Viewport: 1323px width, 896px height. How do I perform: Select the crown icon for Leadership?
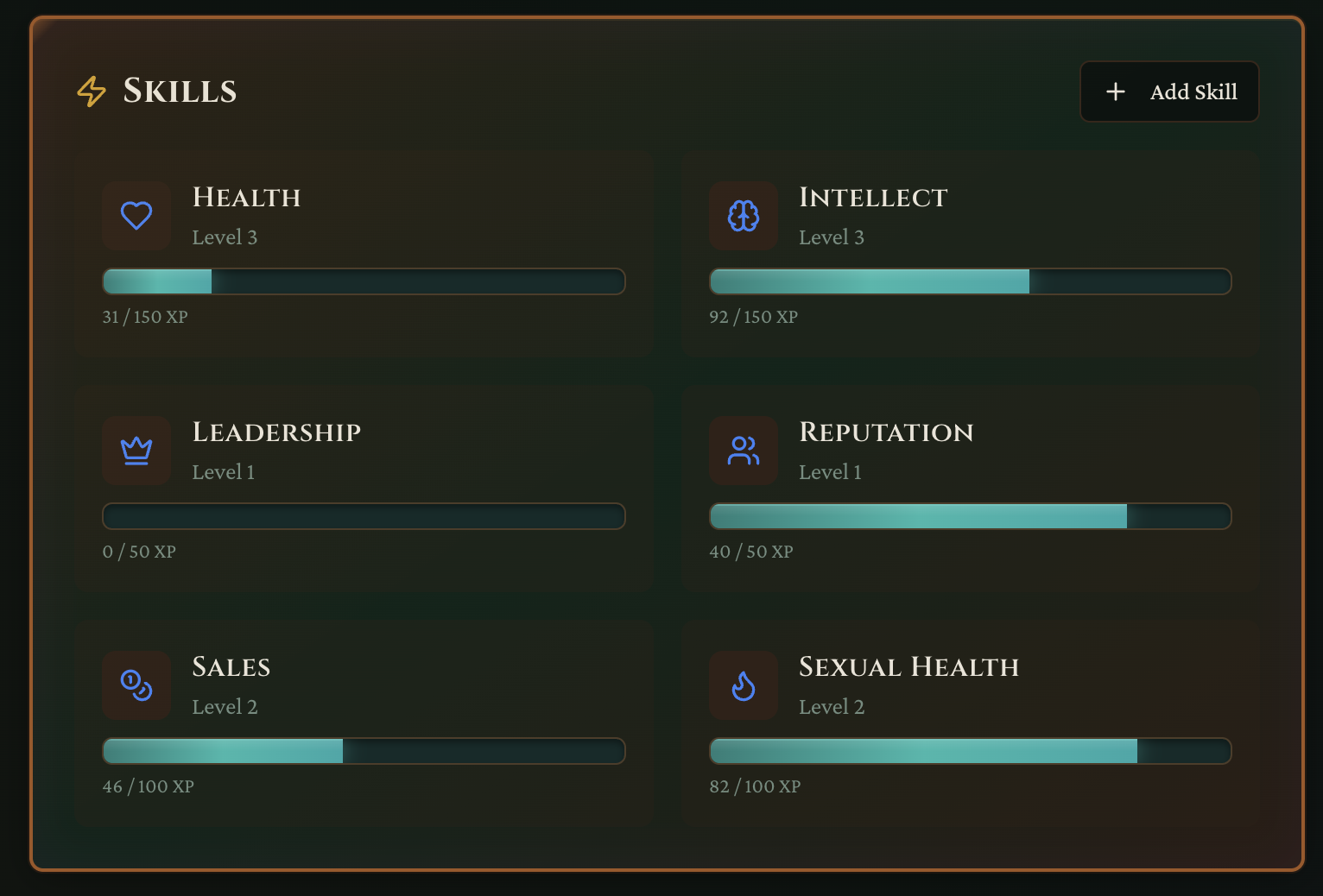click(136, 451)
